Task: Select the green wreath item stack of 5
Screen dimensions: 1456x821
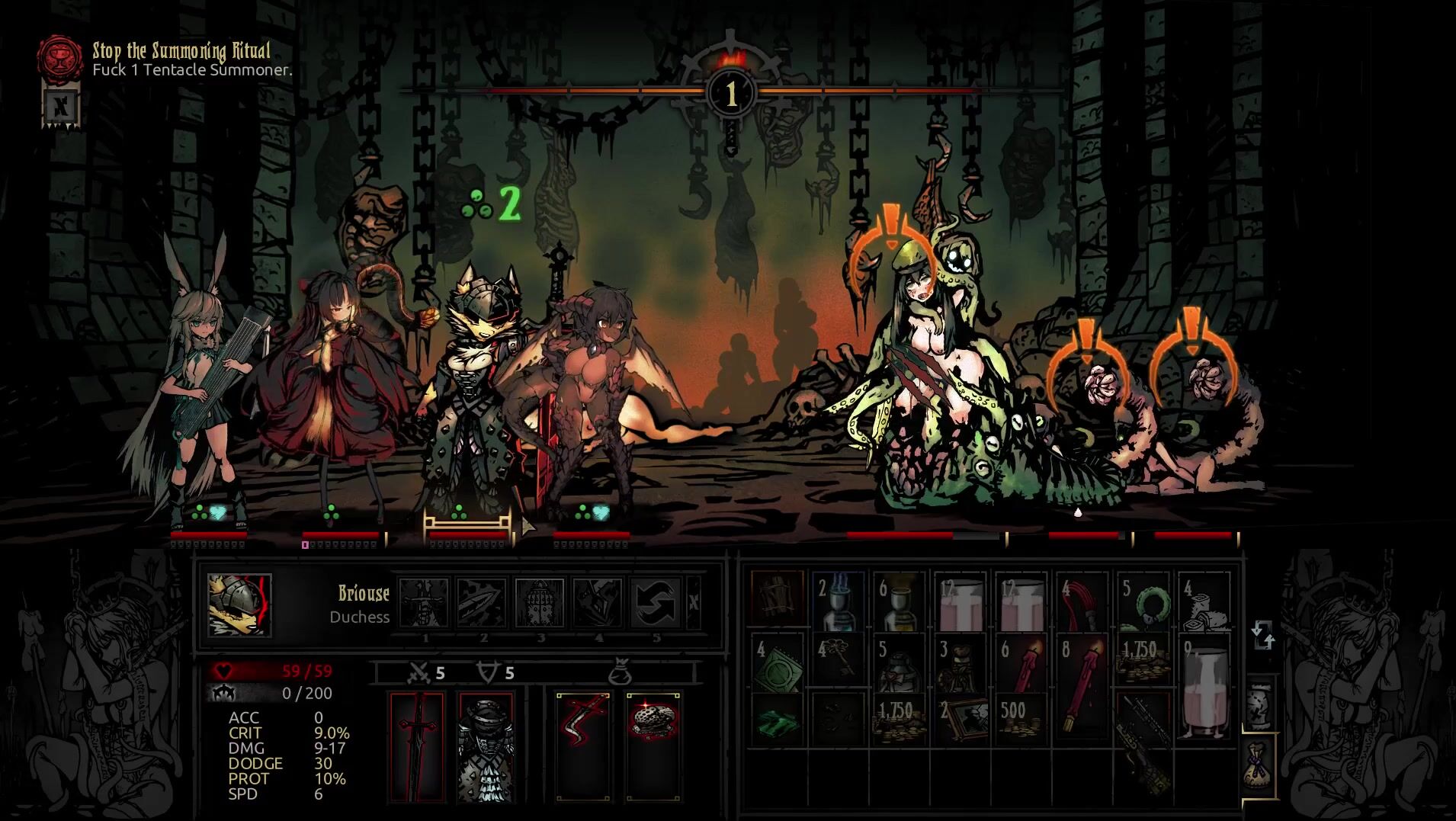Action: click(x=1143, y=601)
